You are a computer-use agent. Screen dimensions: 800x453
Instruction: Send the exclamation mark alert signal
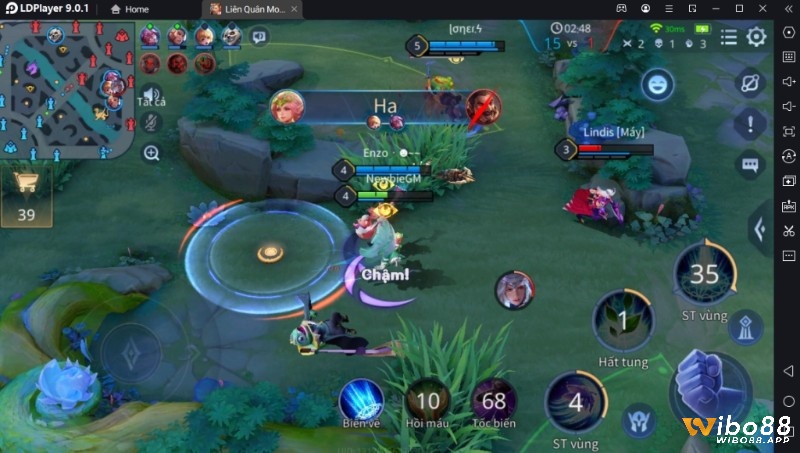749,124
